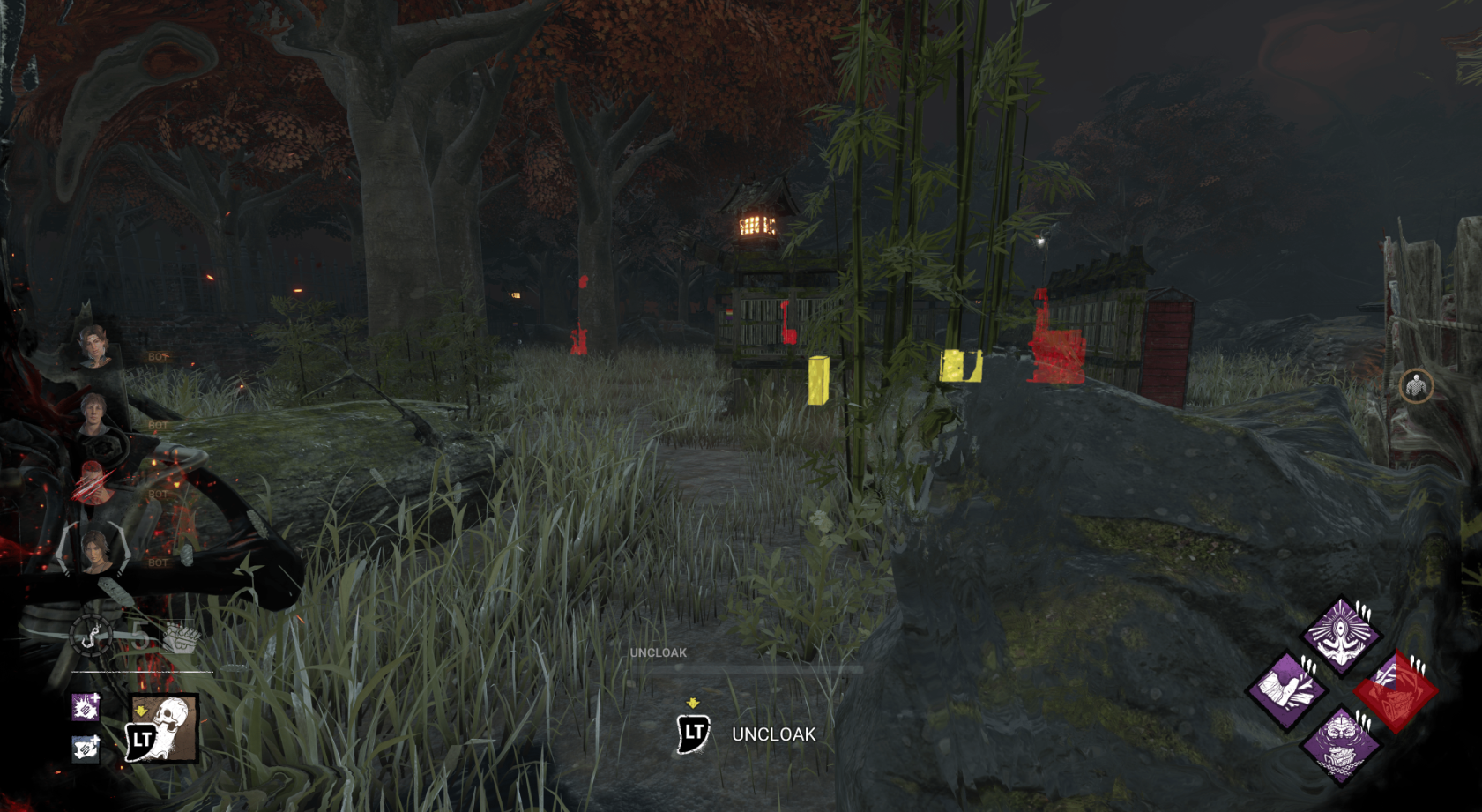The width and height of the screenshot is (1482, 812).
Task: Click the left purple perk showing crossed hands
Action: click(x=1286, y=689)
